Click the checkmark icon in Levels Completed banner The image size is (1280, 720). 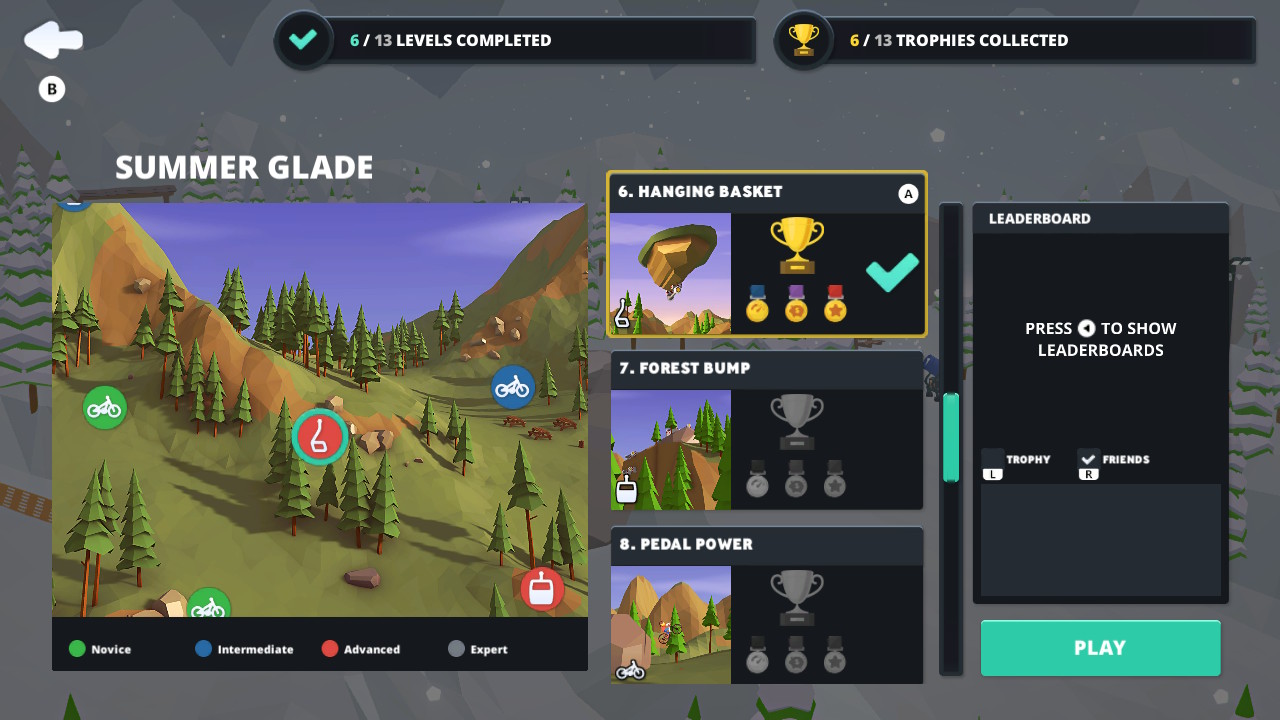(x=303, y=40)
